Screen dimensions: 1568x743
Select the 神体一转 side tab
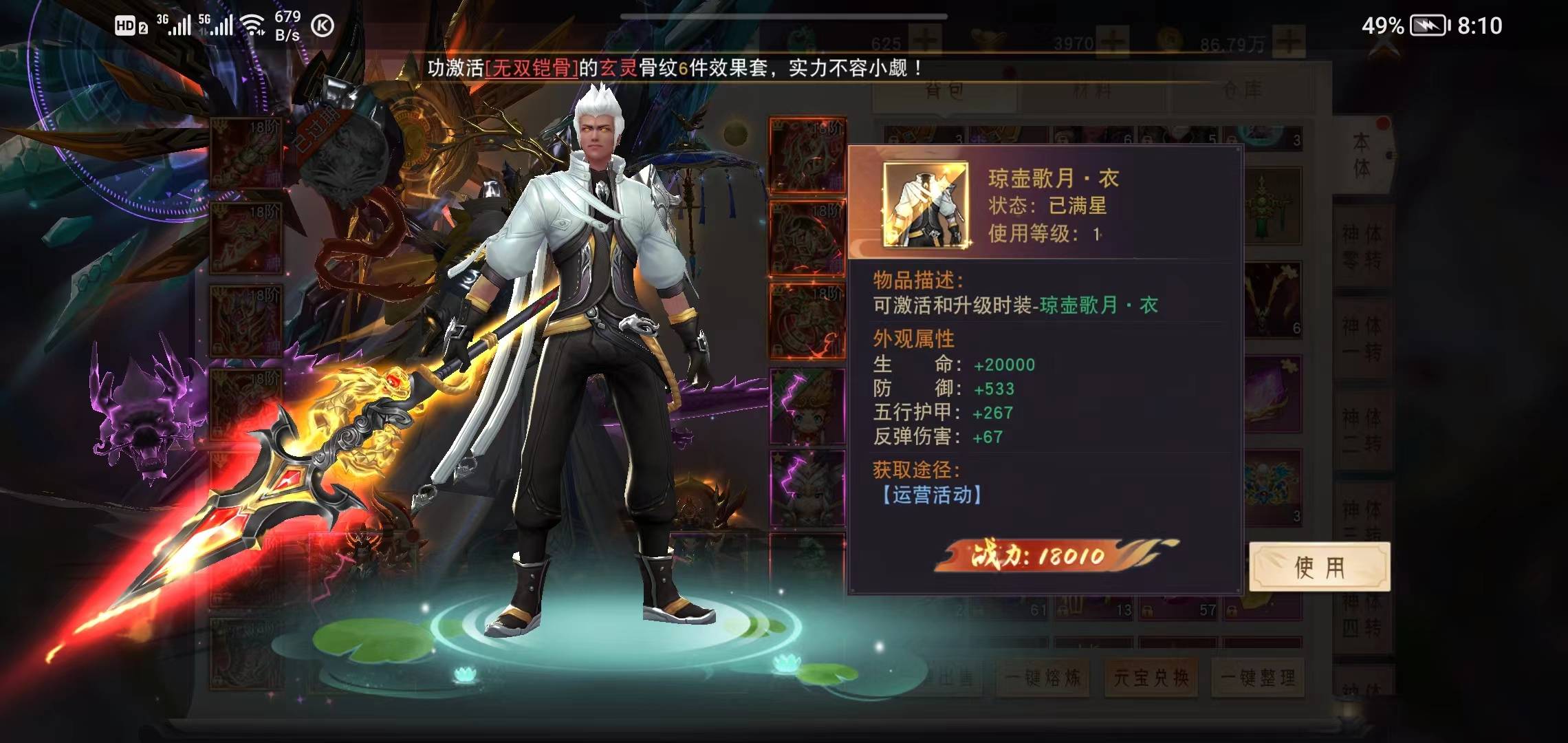pos(1362,338)
